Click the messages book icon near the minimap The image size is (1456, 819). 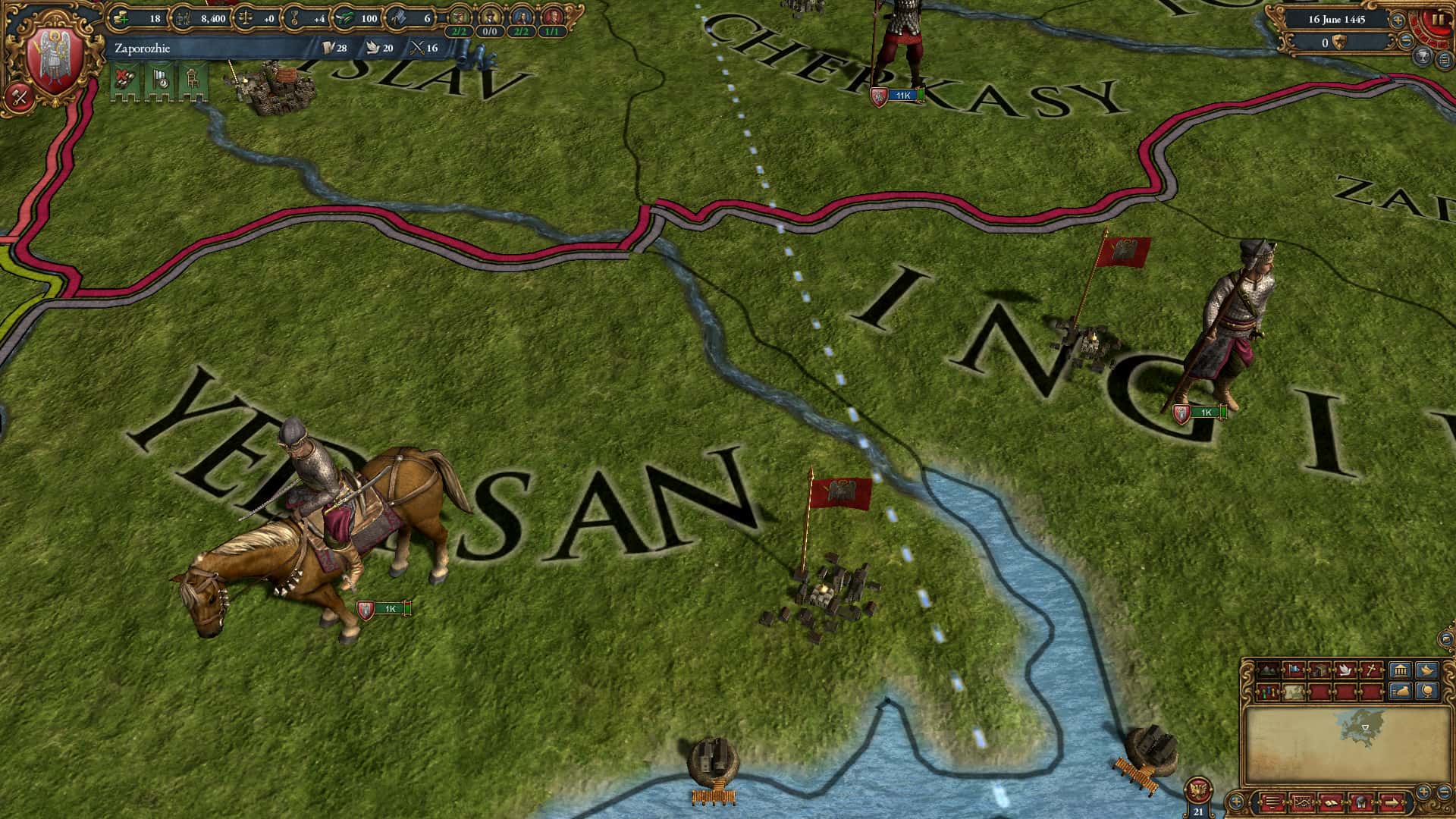[1332, 803]
